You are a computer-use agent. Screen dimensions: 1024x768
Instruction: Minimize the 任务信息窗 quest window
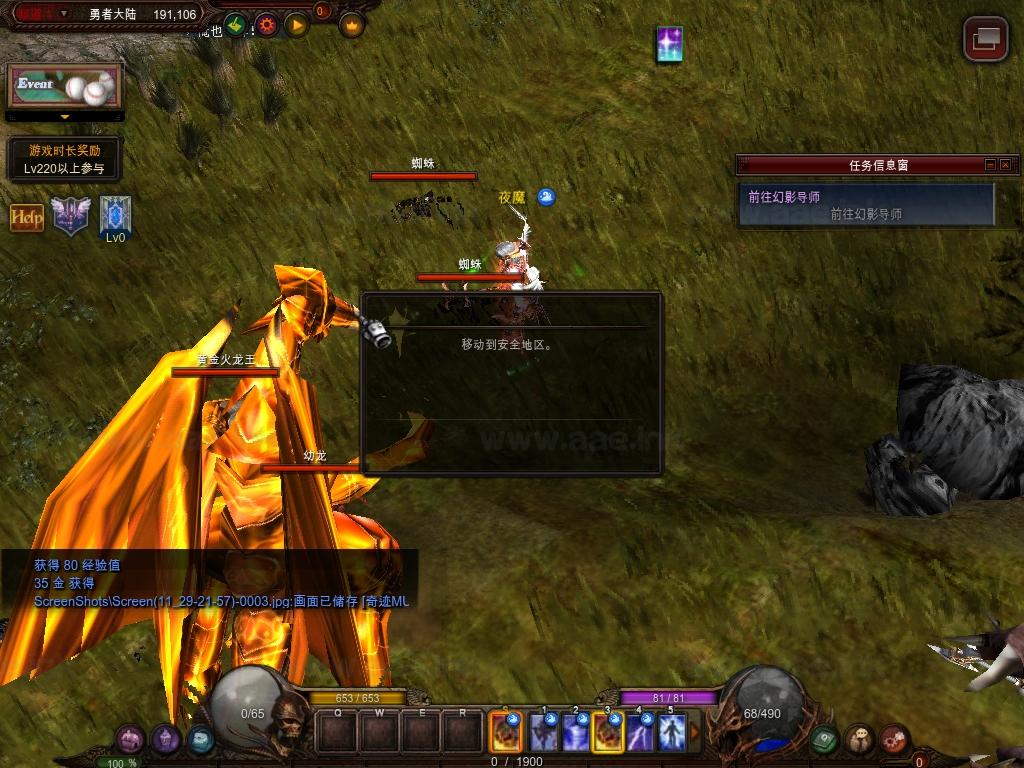(x=990, y=165)
